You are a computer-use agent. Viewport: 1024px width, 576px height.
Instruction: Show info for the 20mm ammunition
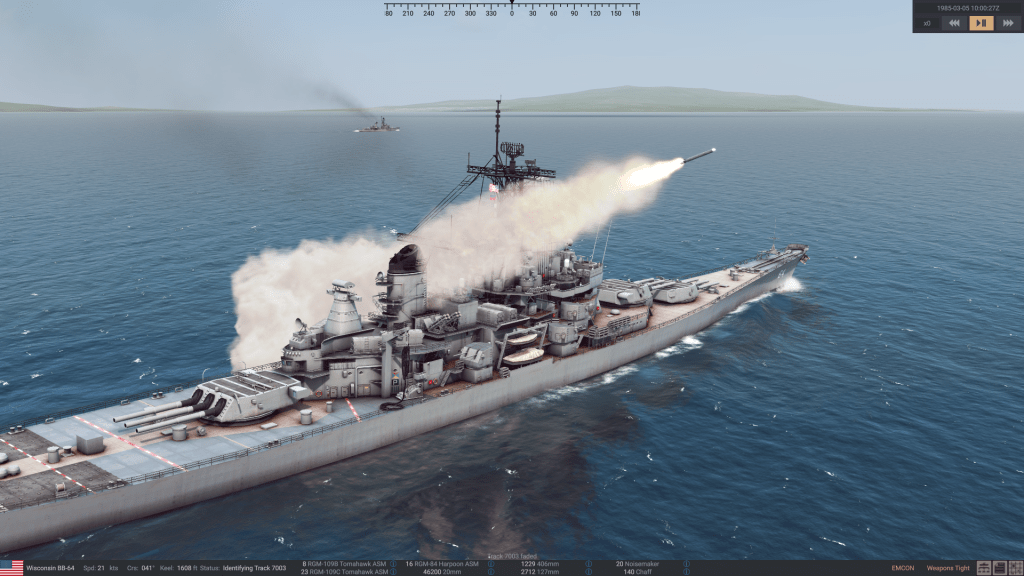point(489,572)
